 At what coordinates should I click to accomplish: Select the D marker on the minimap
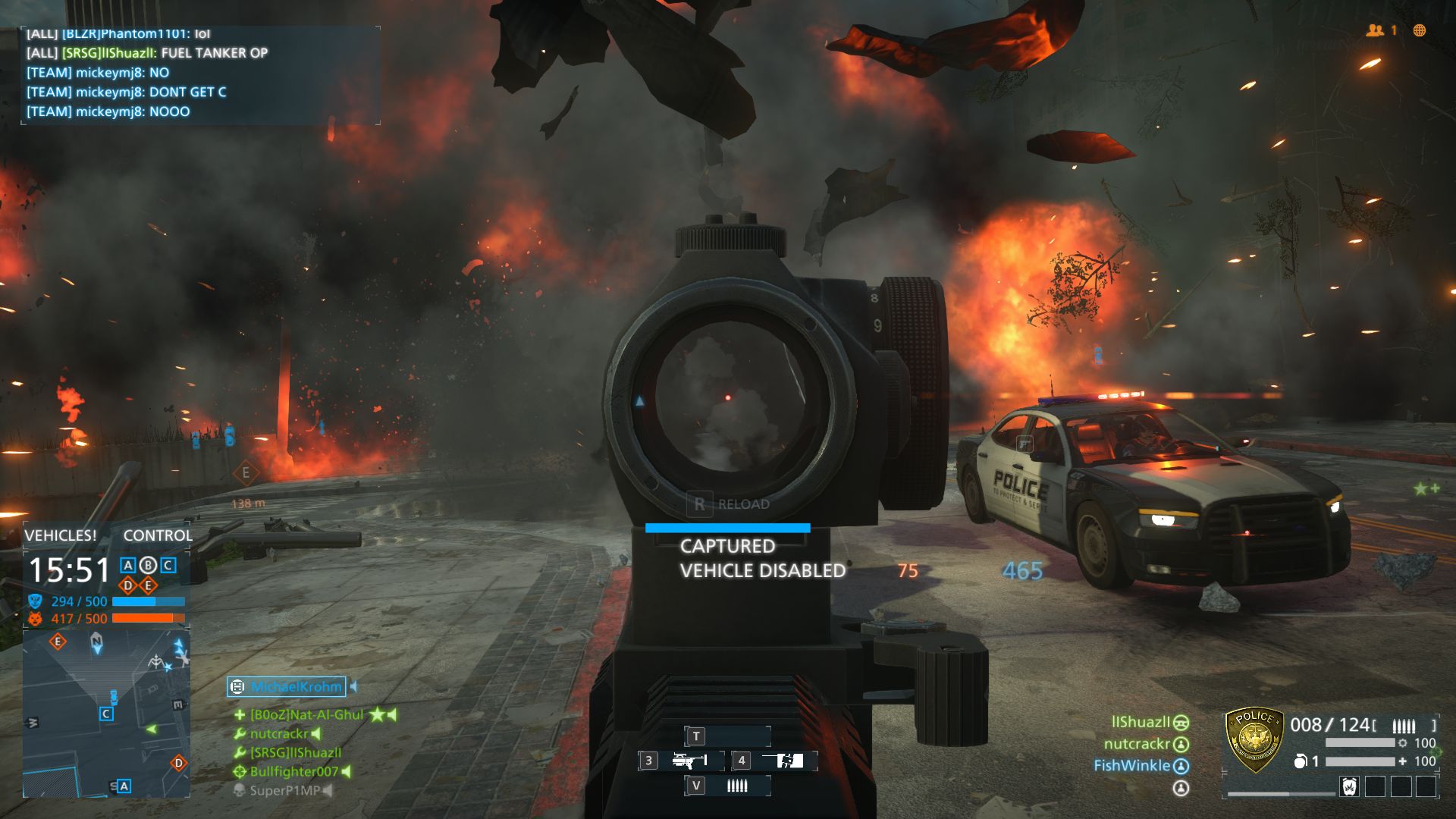pos(179,763)
